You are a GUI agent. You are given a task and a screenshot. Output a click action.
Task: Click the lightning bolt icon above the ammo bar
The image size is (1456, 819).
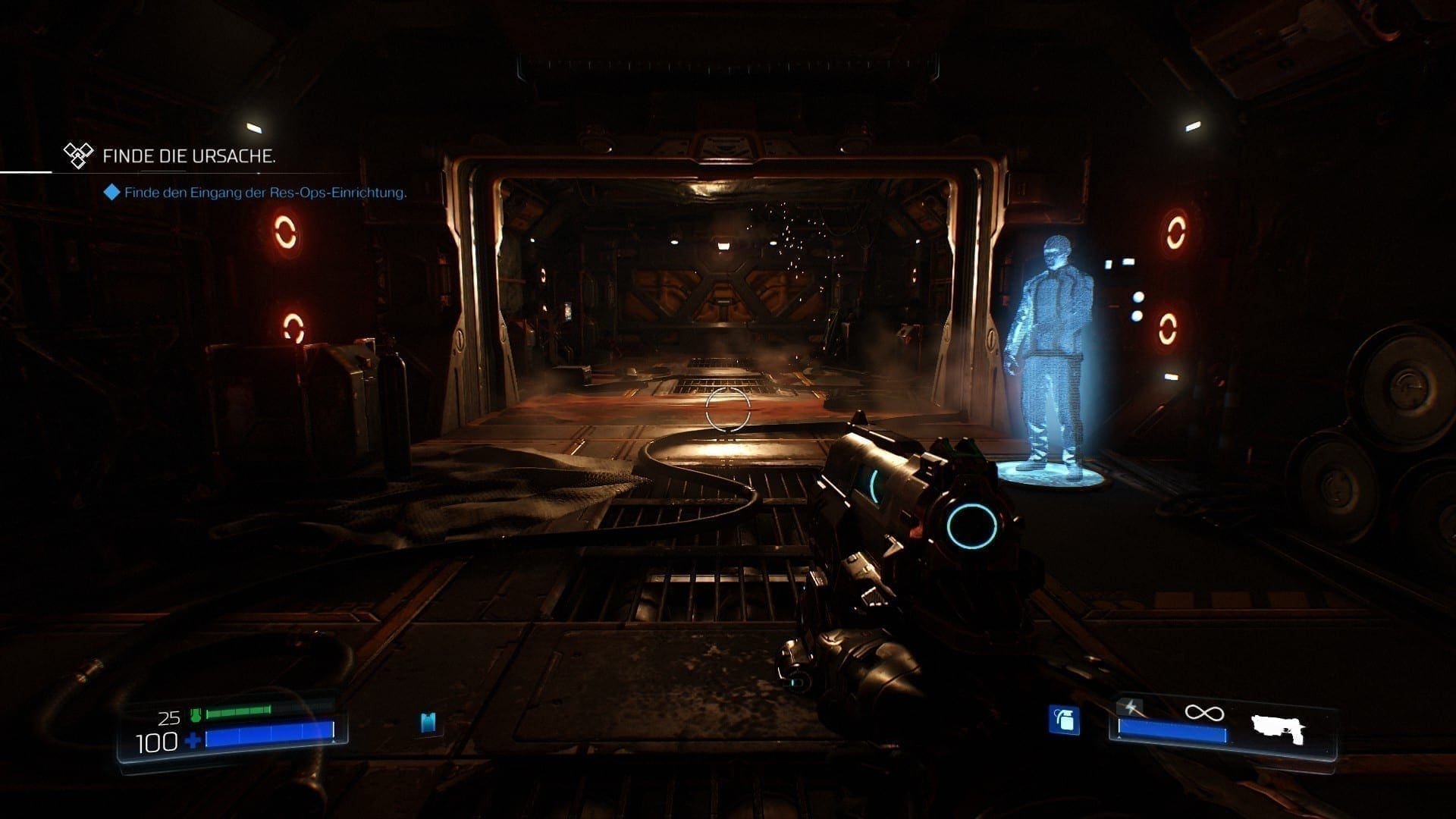pos(1131,708)
